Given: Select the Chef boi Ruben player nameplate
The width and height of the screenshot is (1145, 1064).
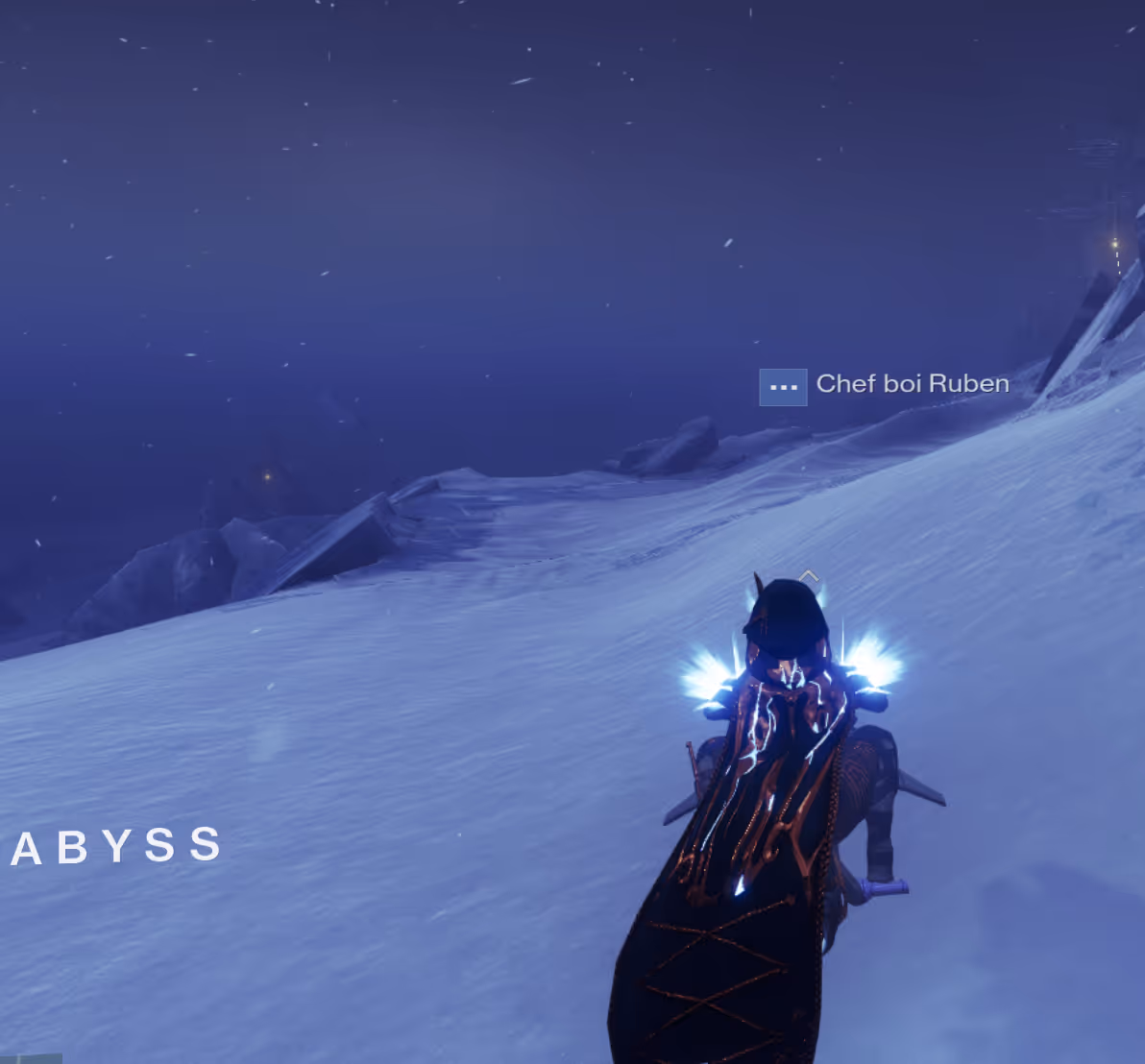Looking at the screenshot, I should tap(912, 384).
